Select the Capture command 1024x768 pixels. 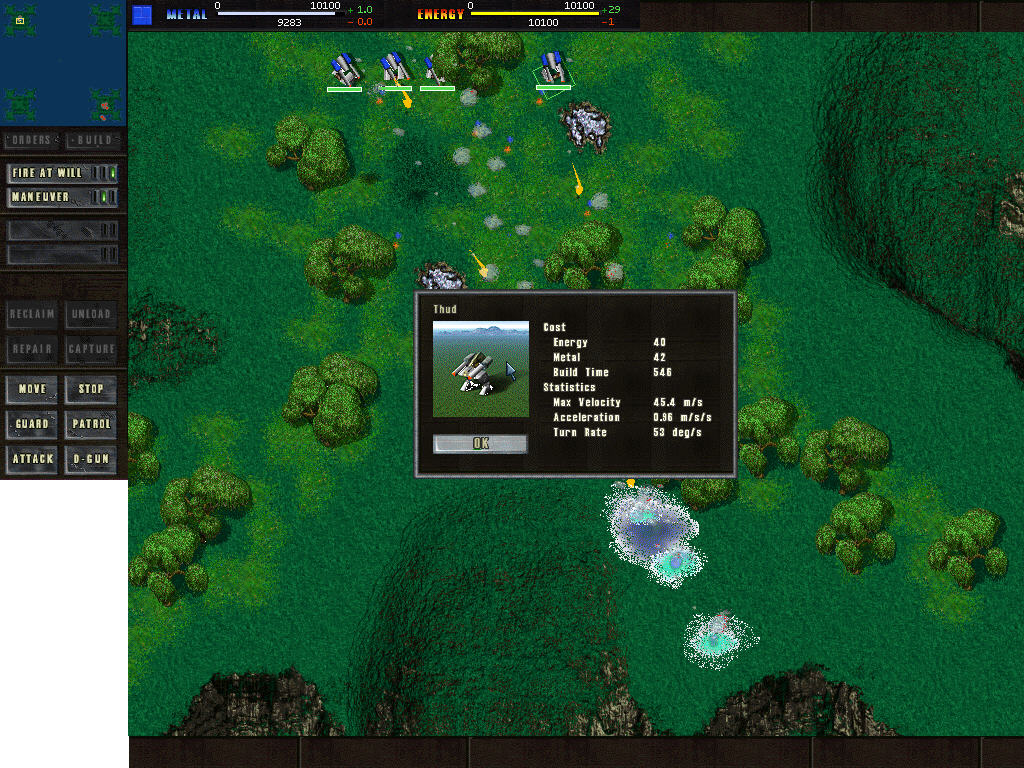pyautogui.click(x=91, y=349)
